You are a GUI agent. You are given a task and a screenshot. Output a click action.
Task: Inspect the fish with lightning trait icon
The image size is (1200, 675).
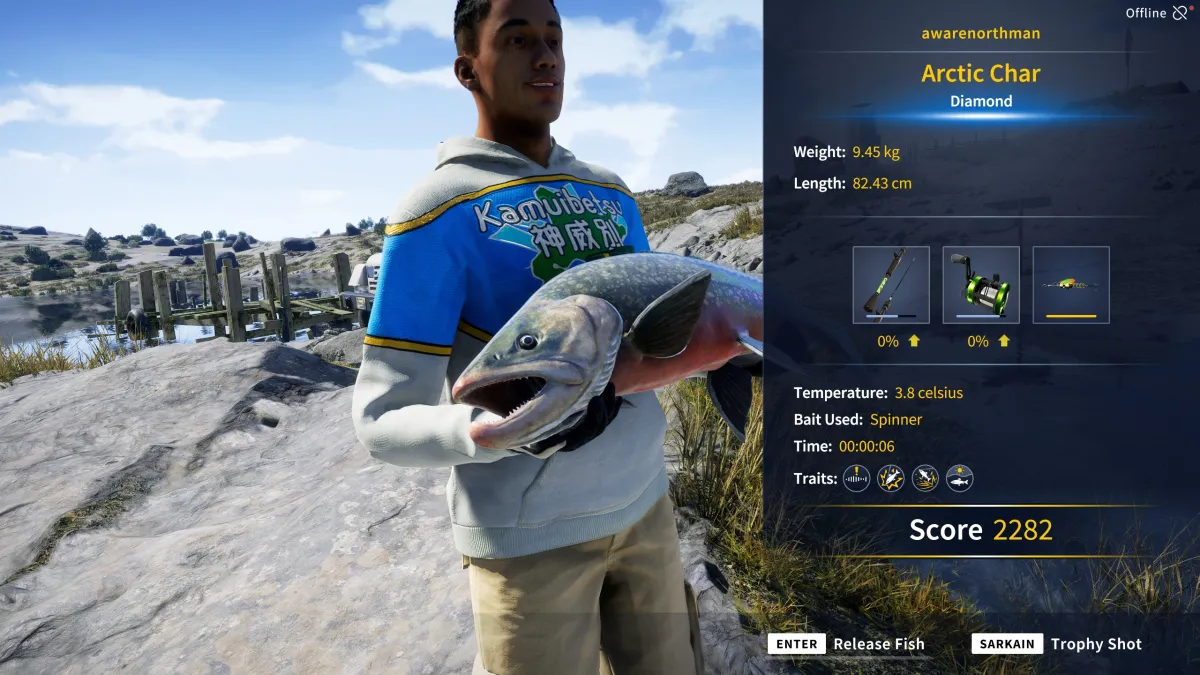(x=890, y=478)
